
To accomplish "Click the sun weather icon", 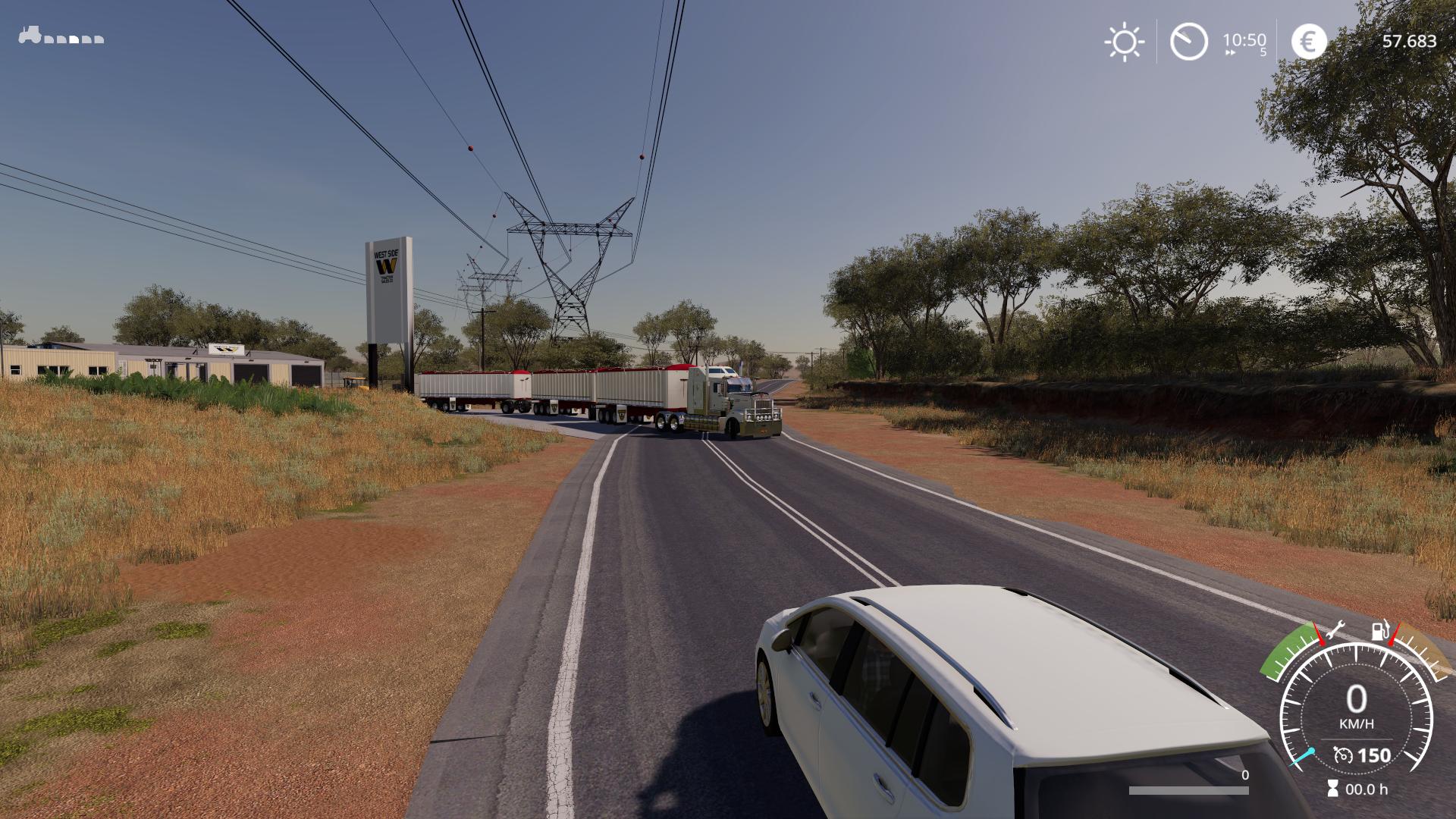I will (x=1124, y=41).
